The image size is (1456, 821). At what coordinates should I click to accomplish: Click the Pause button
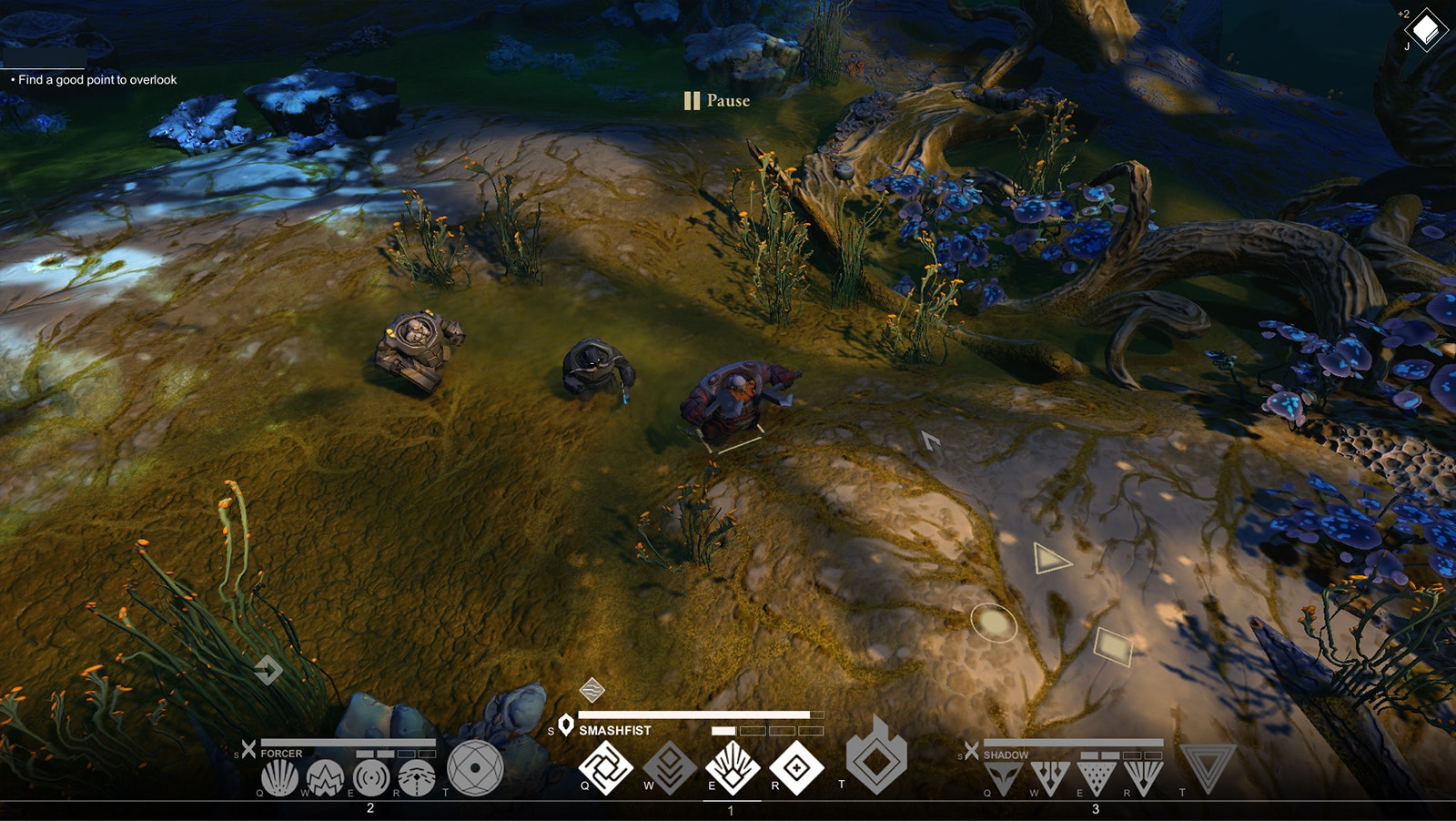pos(716,102)
